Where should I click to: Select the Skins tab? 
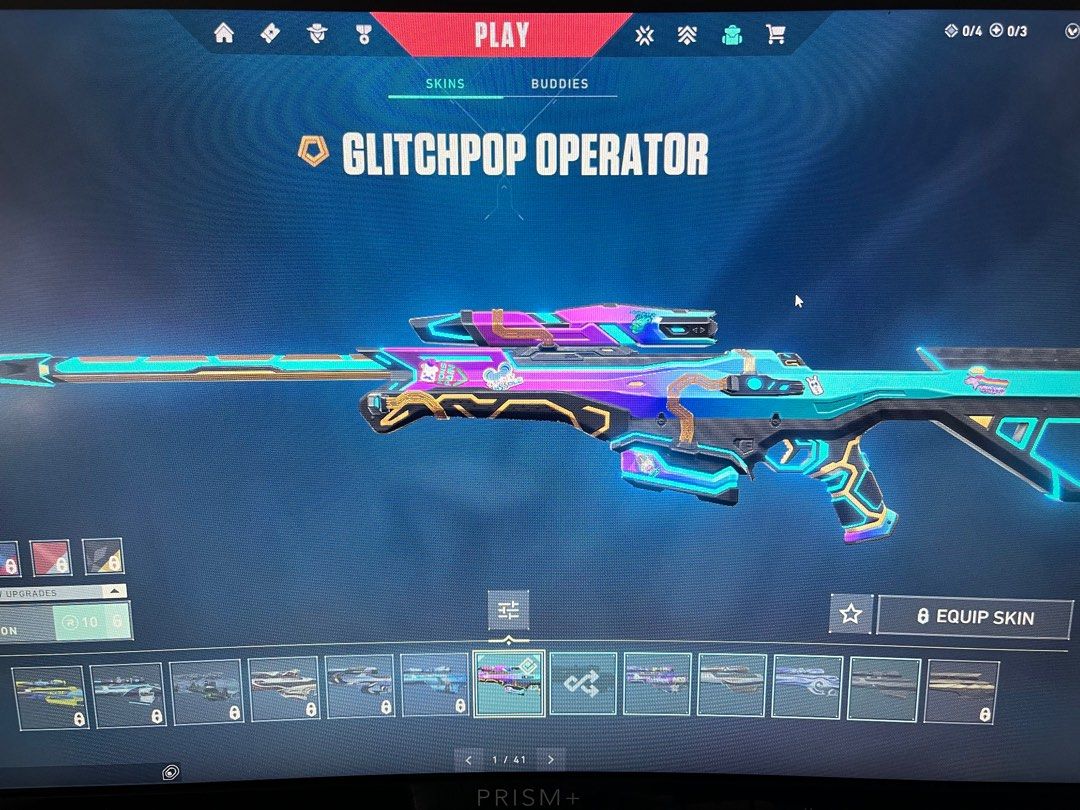coord(445,84)
